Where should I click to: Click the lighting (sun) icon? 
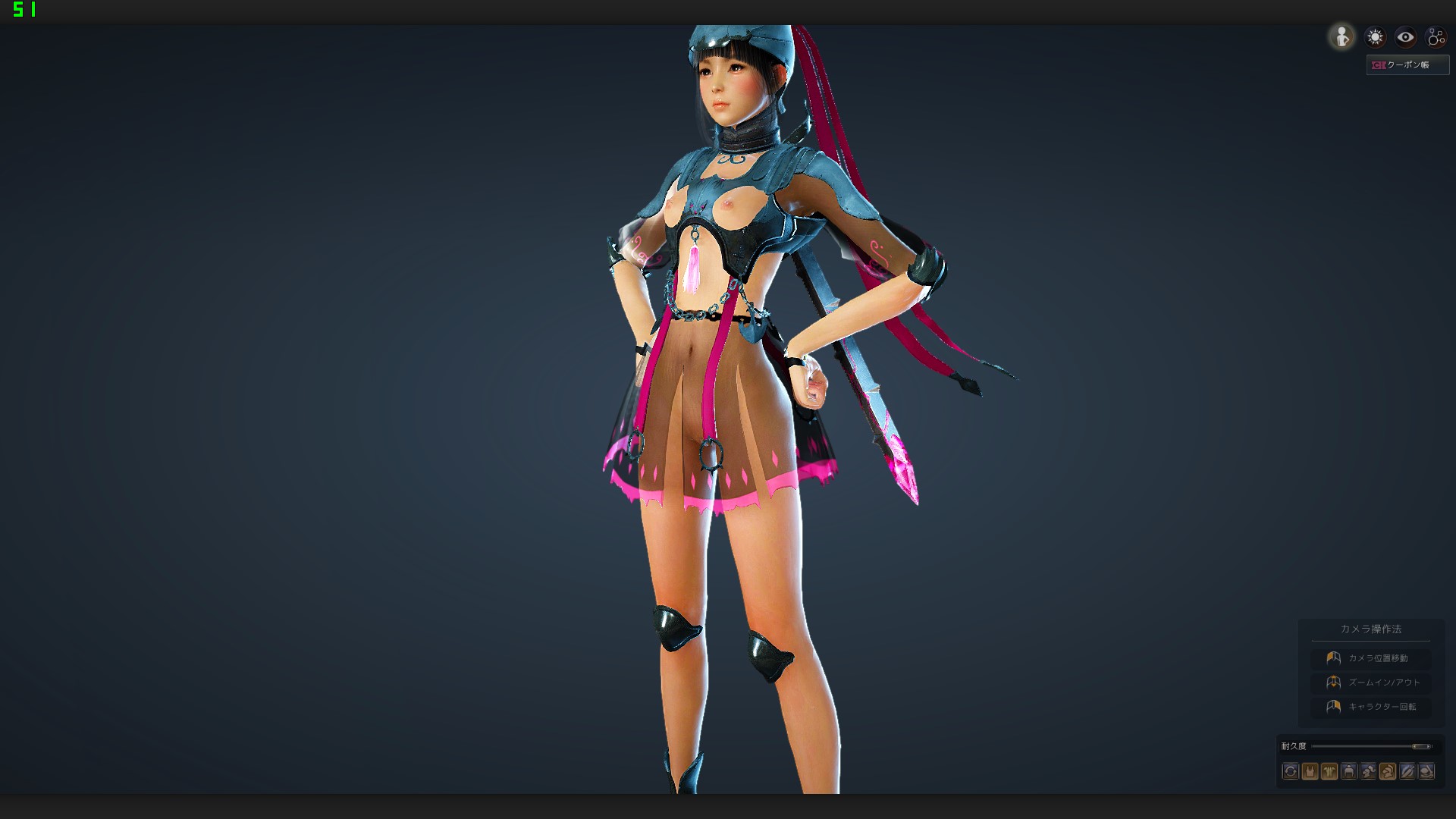[1376, 36]
